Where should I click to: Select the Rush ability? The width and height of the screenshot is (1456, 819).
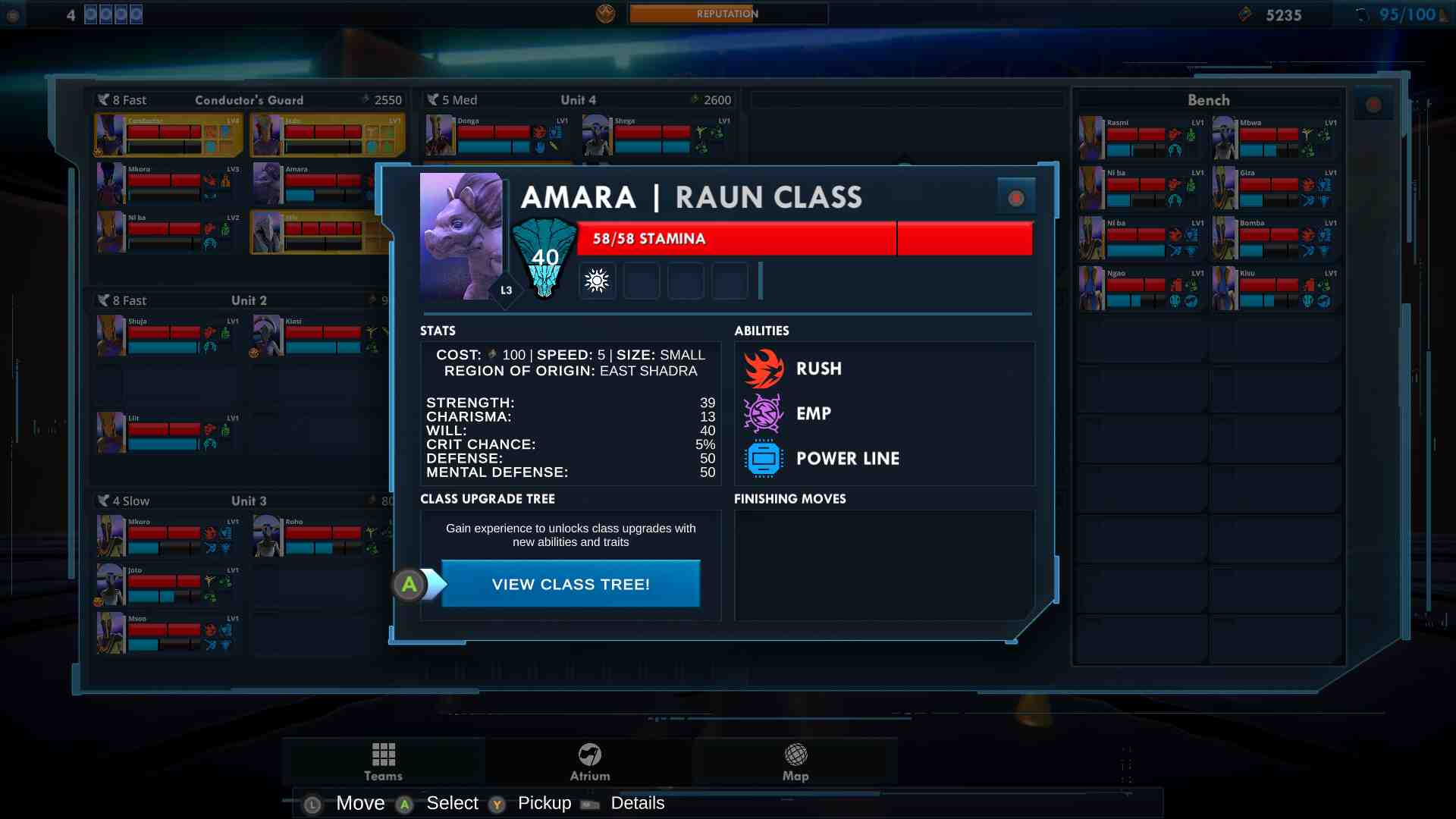point(818,369)
